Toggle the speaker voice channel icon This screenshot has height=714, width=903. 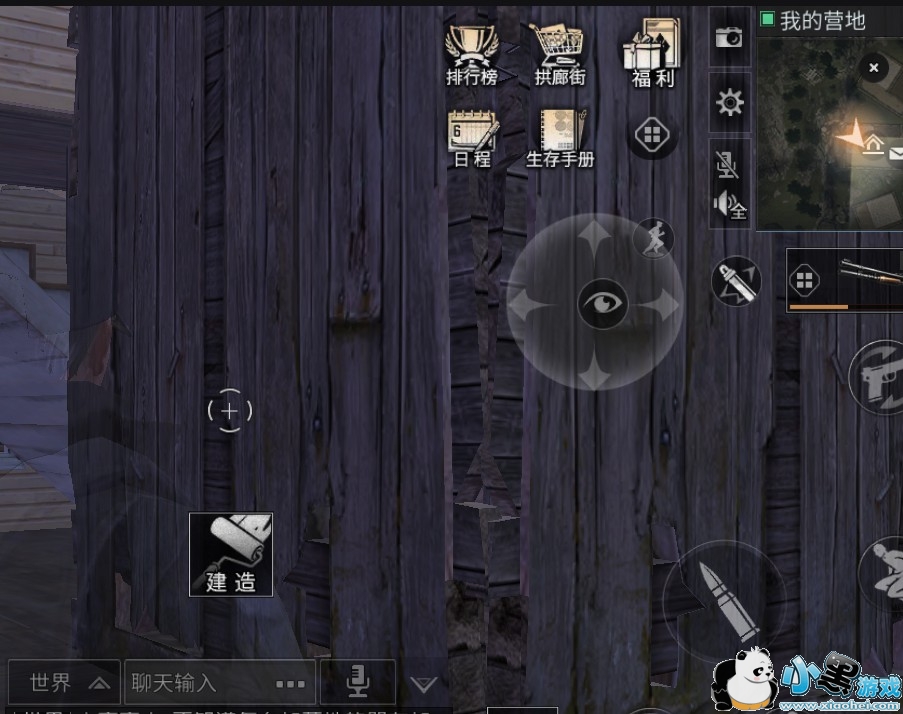[729, 206]
